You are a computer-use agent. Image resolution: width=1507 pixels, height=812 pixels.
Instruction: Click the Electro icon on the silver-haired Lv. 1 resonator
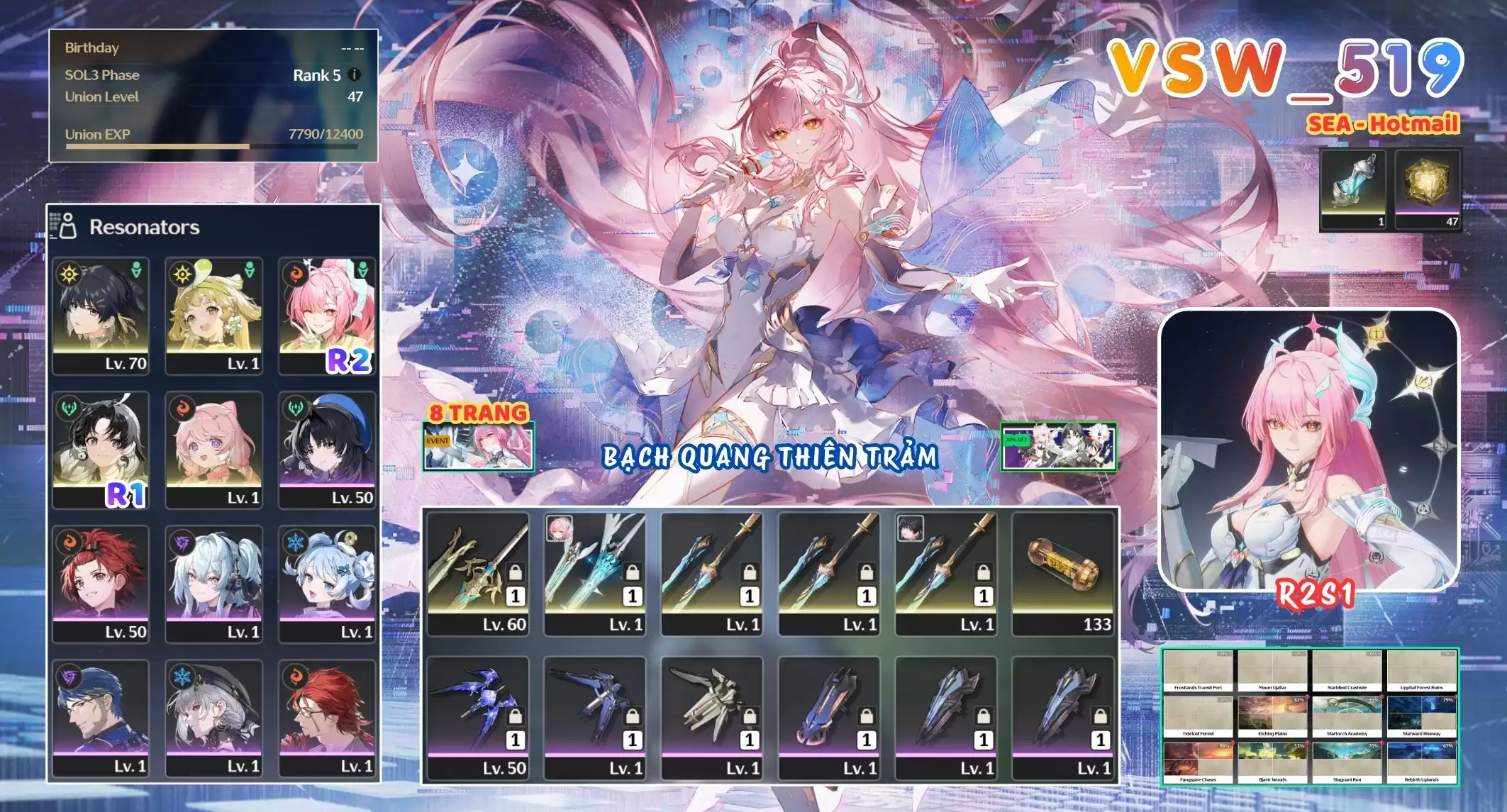click(182, 543)
